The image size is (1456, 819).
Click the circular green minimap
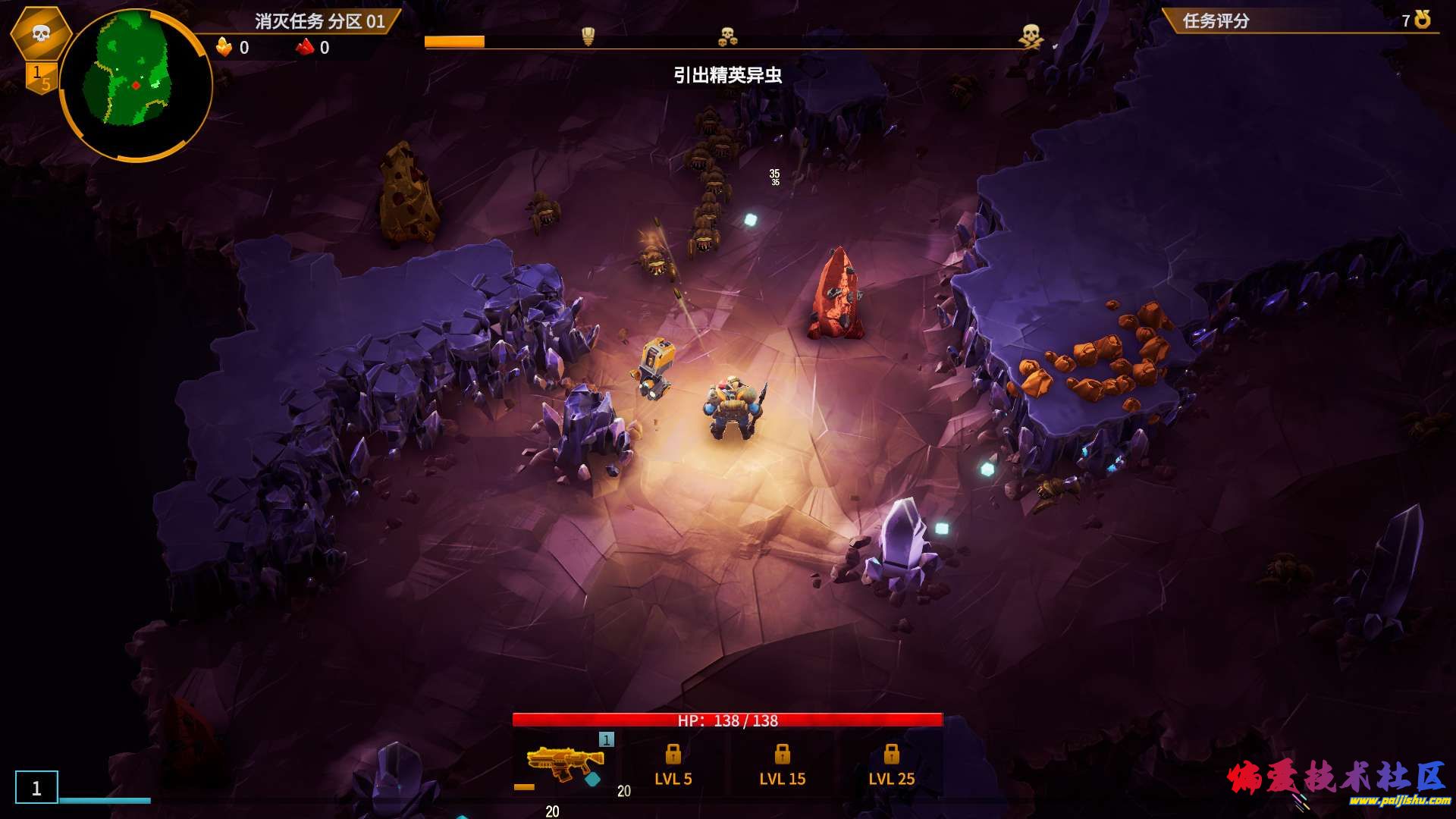click(135, 85)
